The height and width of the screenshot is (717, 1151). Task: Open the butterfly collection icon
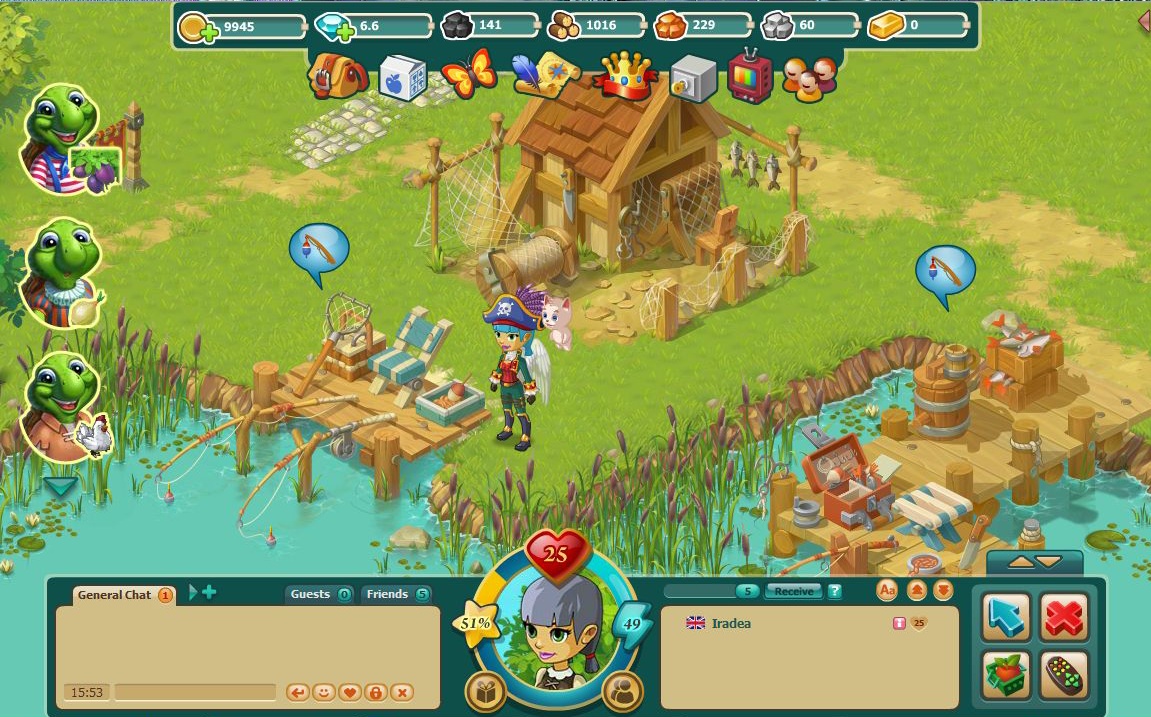(x=468, y=73)
